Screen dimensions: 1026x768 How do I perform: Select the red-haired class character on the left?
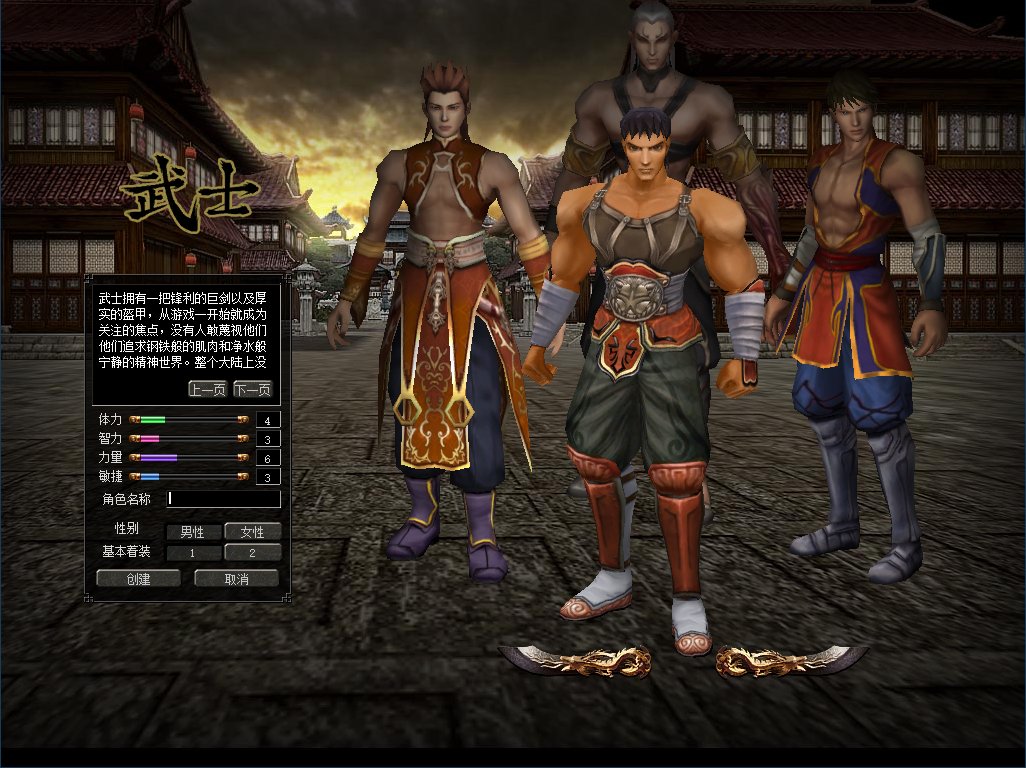pos(440,300)
